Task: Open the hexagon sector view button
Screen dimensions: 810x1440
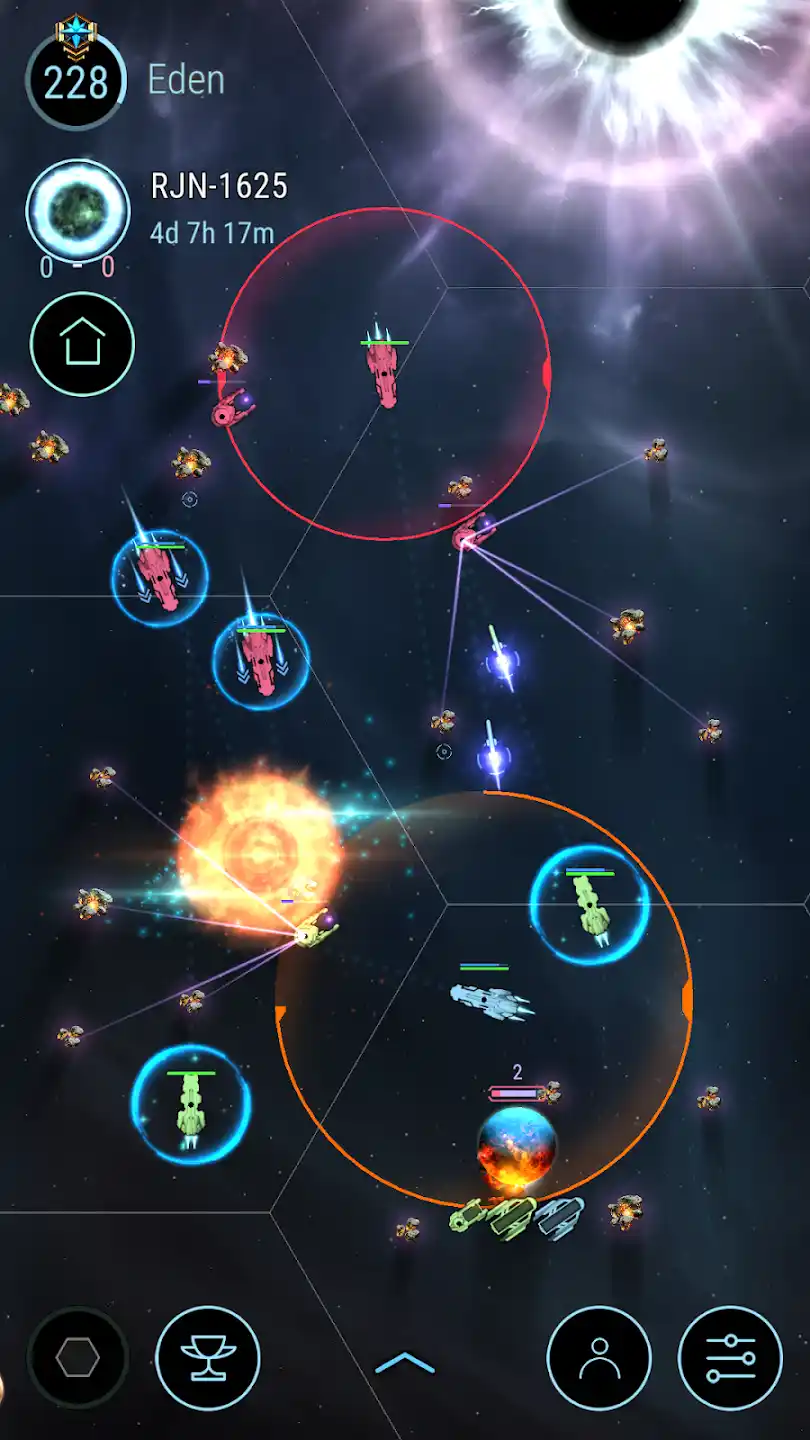Action: click(x=77, y=1358)
